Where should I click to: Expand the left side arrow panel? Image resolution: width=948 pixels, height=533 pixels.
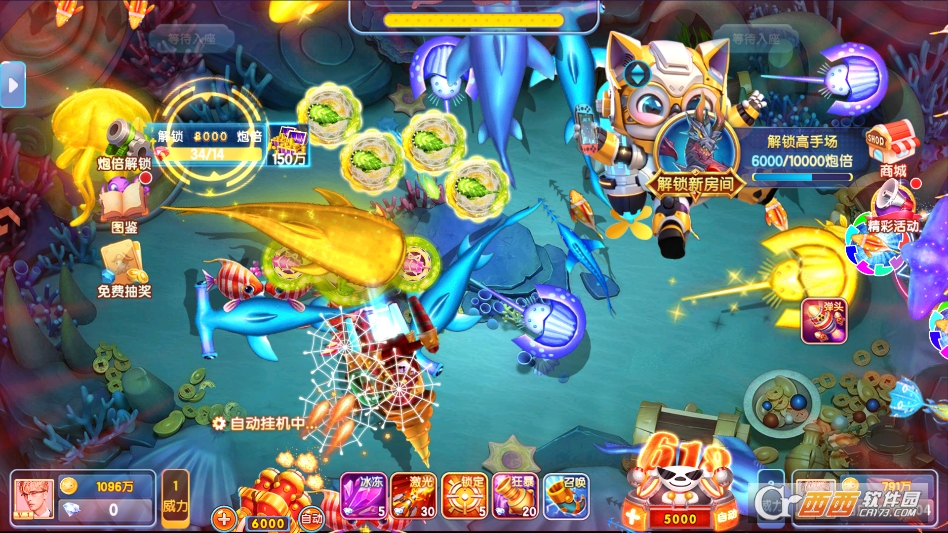[12, 85]
